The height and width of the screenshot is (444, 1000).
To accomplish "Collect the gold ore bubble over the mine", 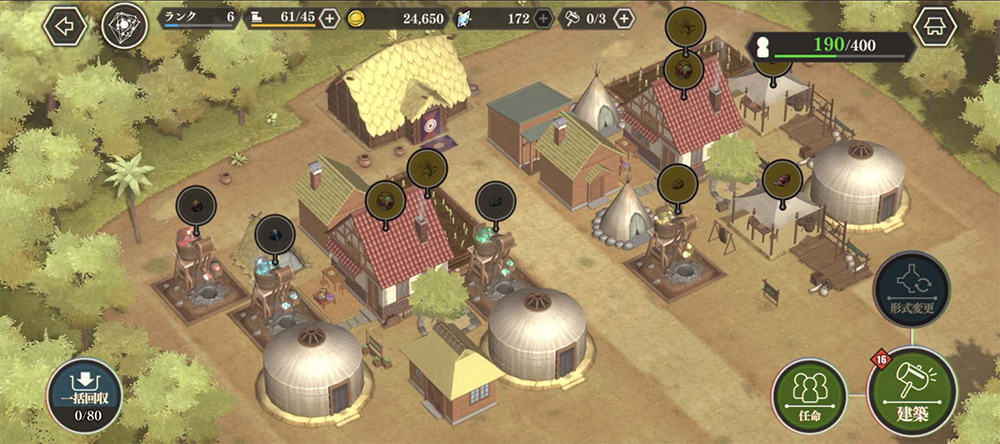I will click(677, 184).
